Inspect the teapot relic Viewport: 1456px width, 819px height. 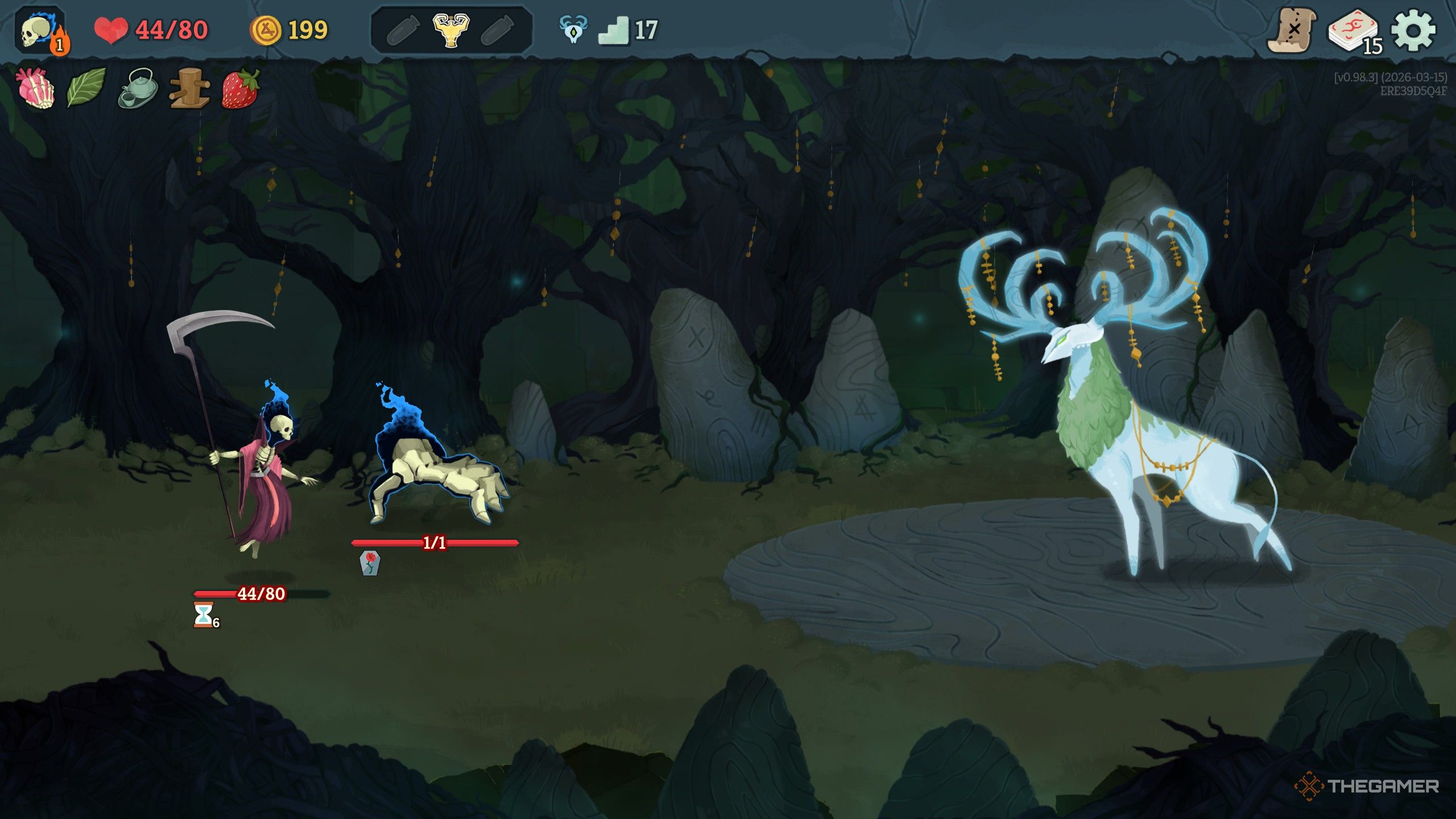tap(138, 88)
